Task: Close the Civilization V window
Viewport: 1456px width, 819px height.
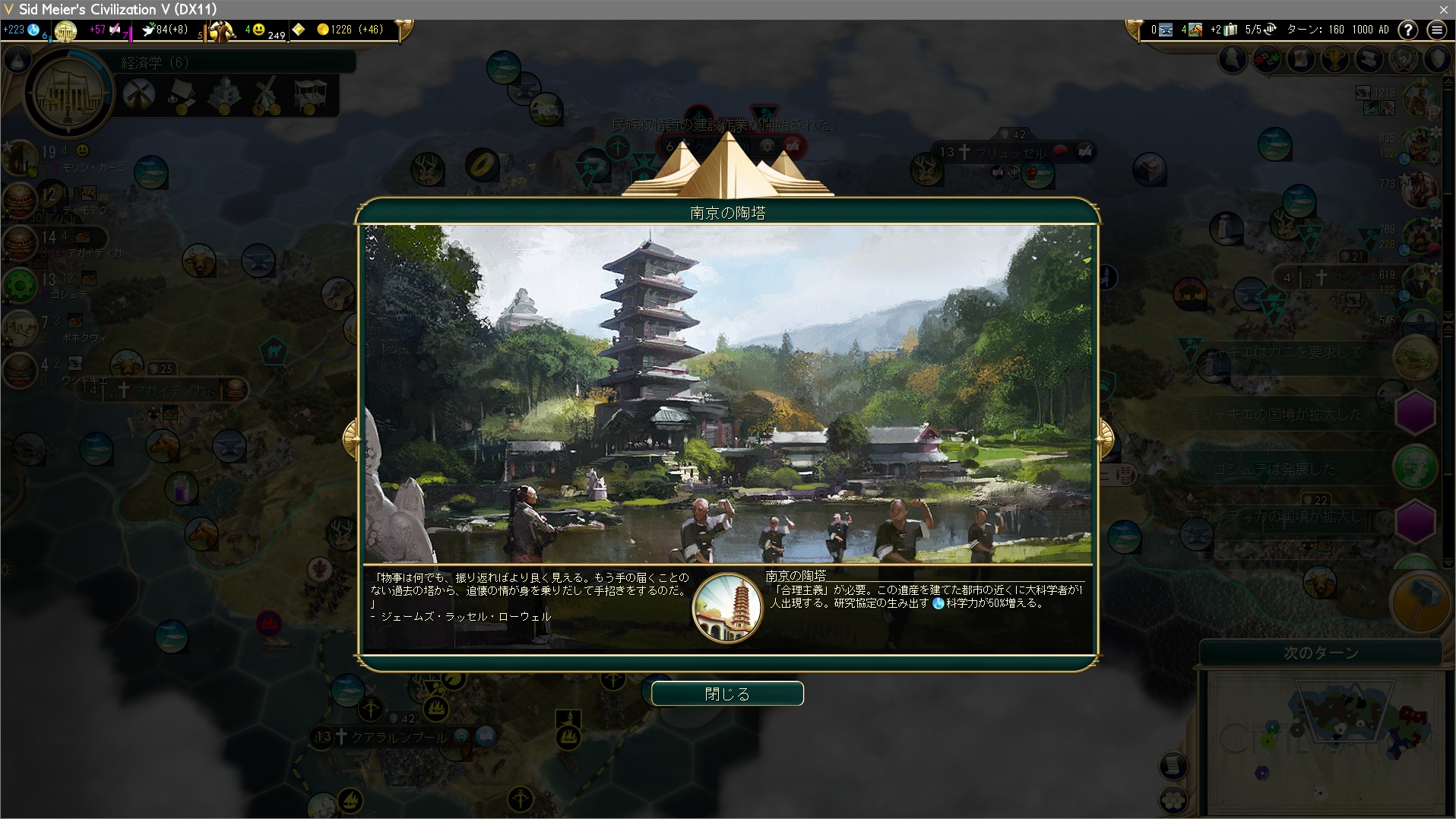Action: click(1443, 9)
